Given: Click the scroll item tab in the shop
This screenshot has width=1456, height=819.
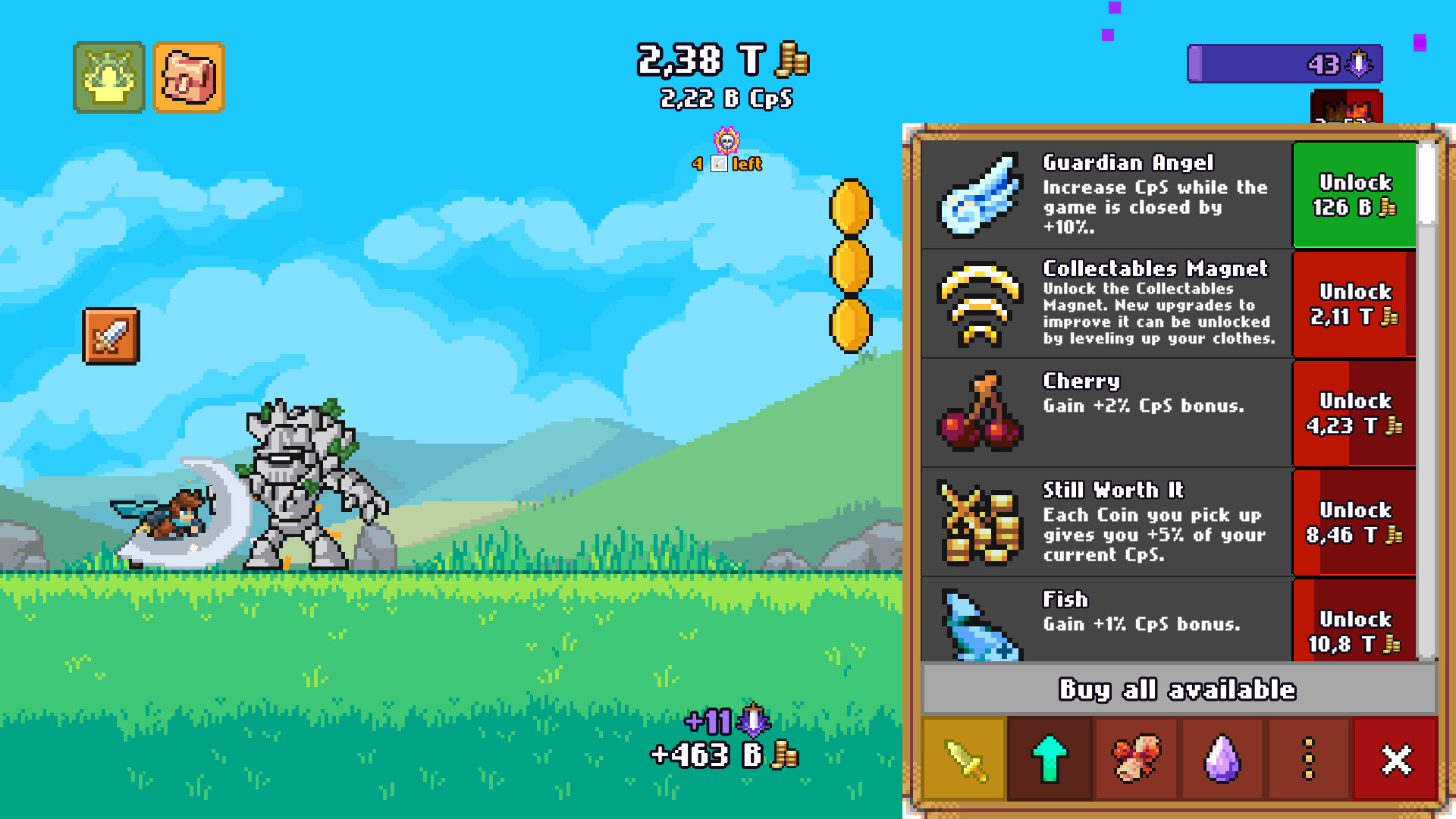Looking at the screenshot, I should coord(1137,759).
